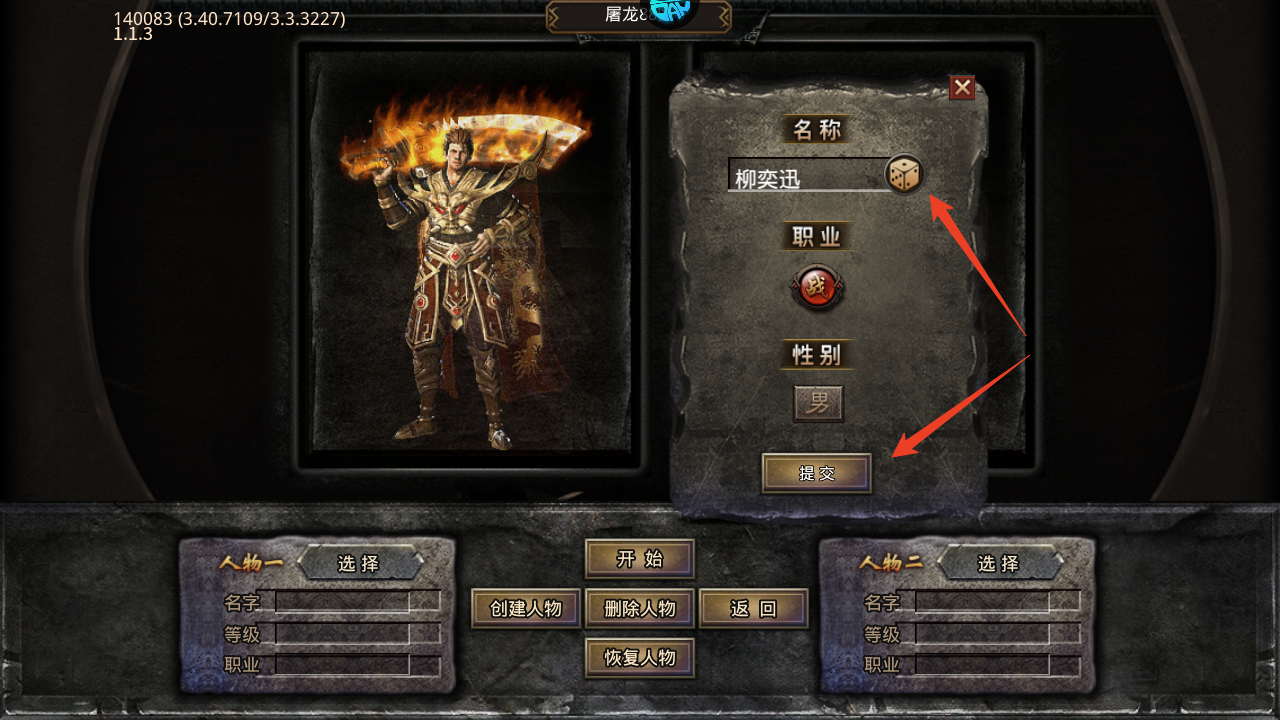Submit the new character via 提交
Viewport: 1280px width, 720px height.
[816, 473]
